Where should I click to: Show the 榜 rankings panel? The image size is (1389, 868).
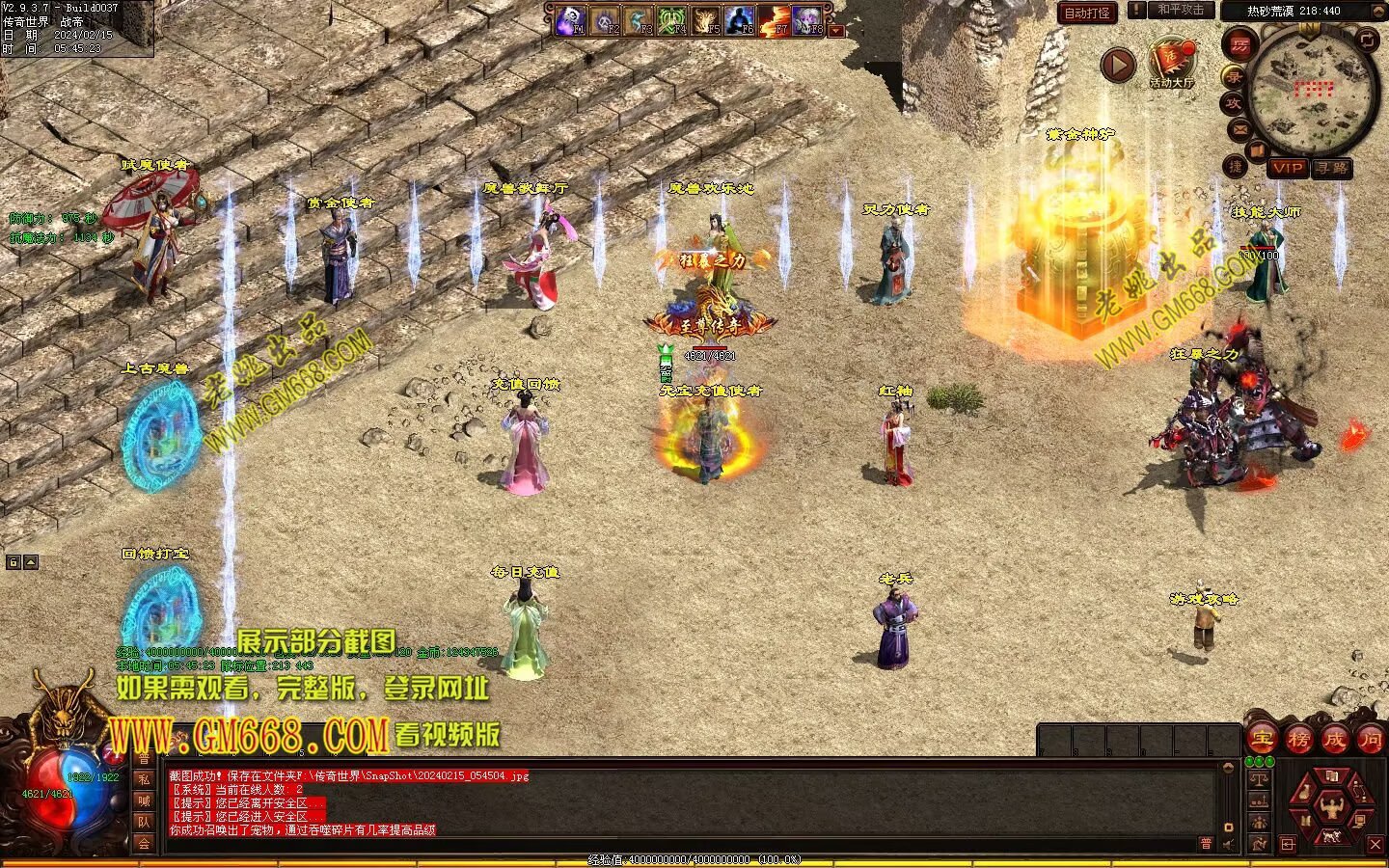pyautogui.click(x=1298, y=740)
